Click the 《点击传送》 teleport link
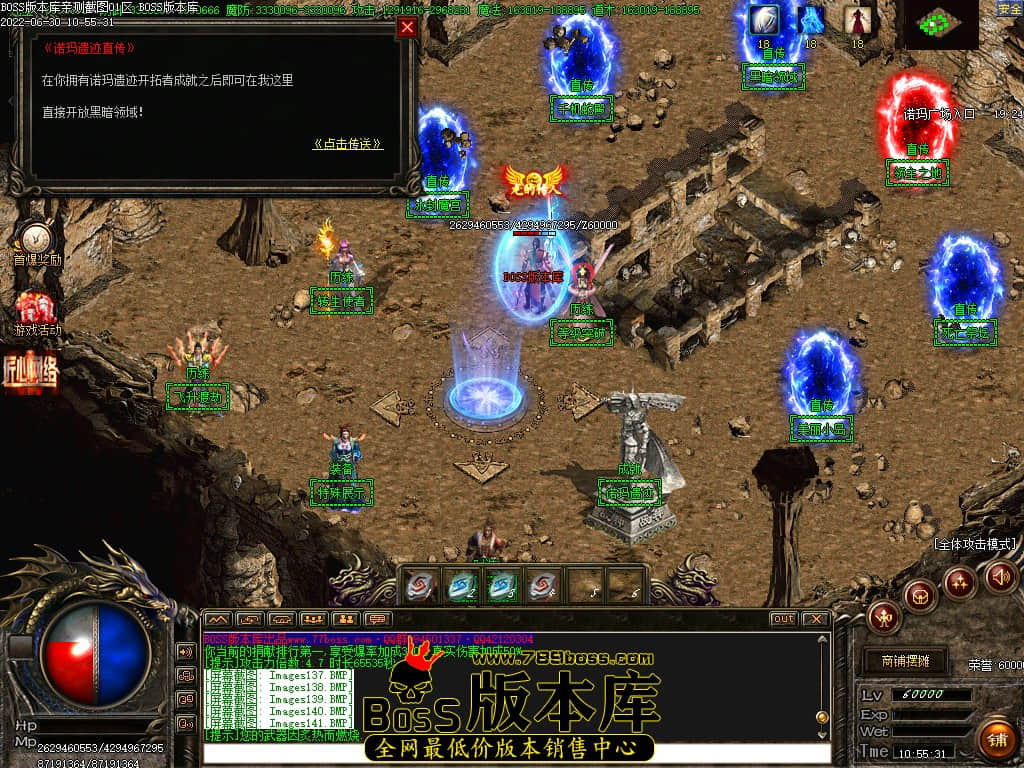This screenshot has width=1024, height=768. tap(348, 144)
